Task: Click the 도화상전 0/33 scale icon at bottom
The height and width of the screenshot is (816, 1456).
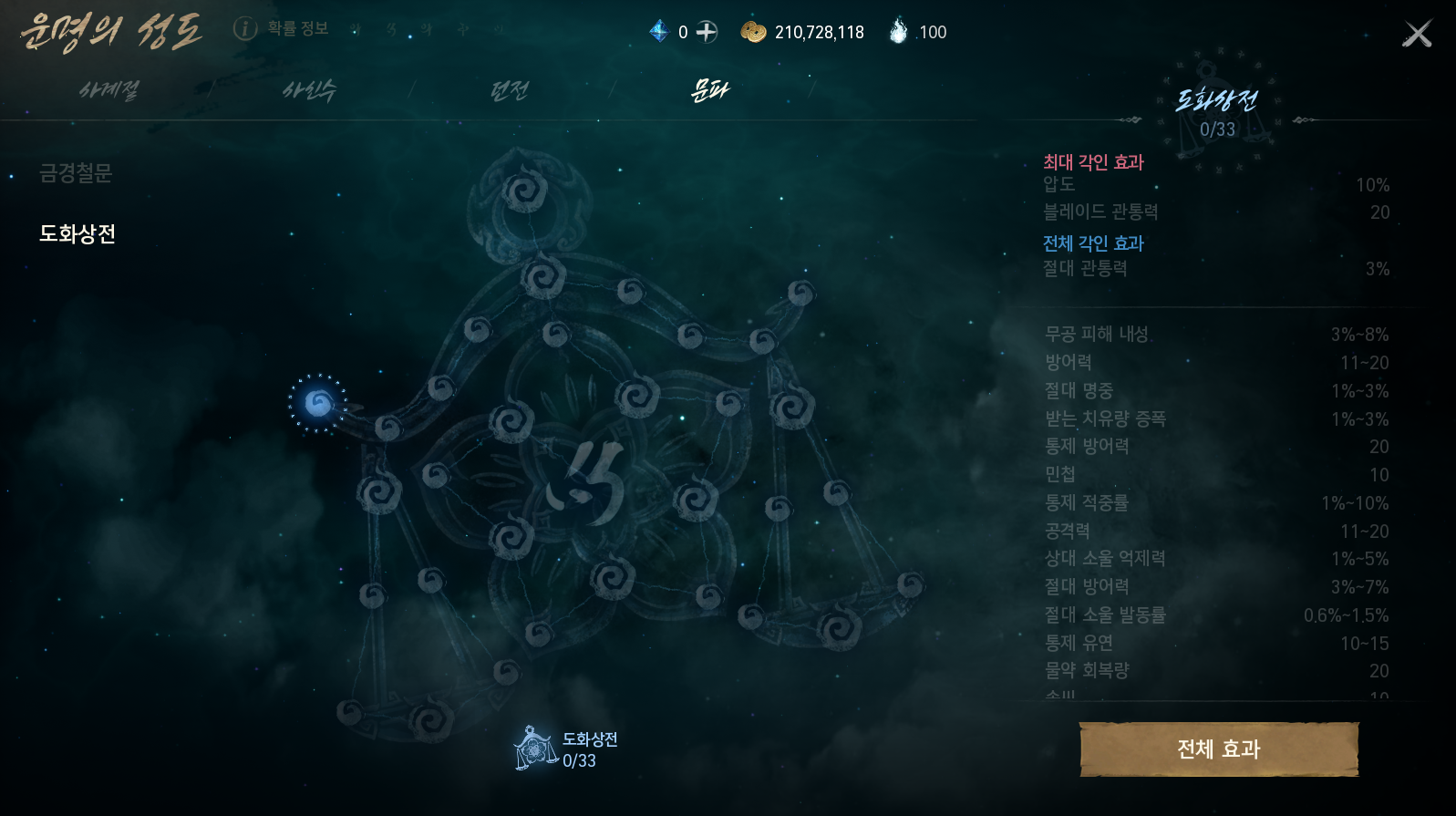Action: tap(535, 749)
